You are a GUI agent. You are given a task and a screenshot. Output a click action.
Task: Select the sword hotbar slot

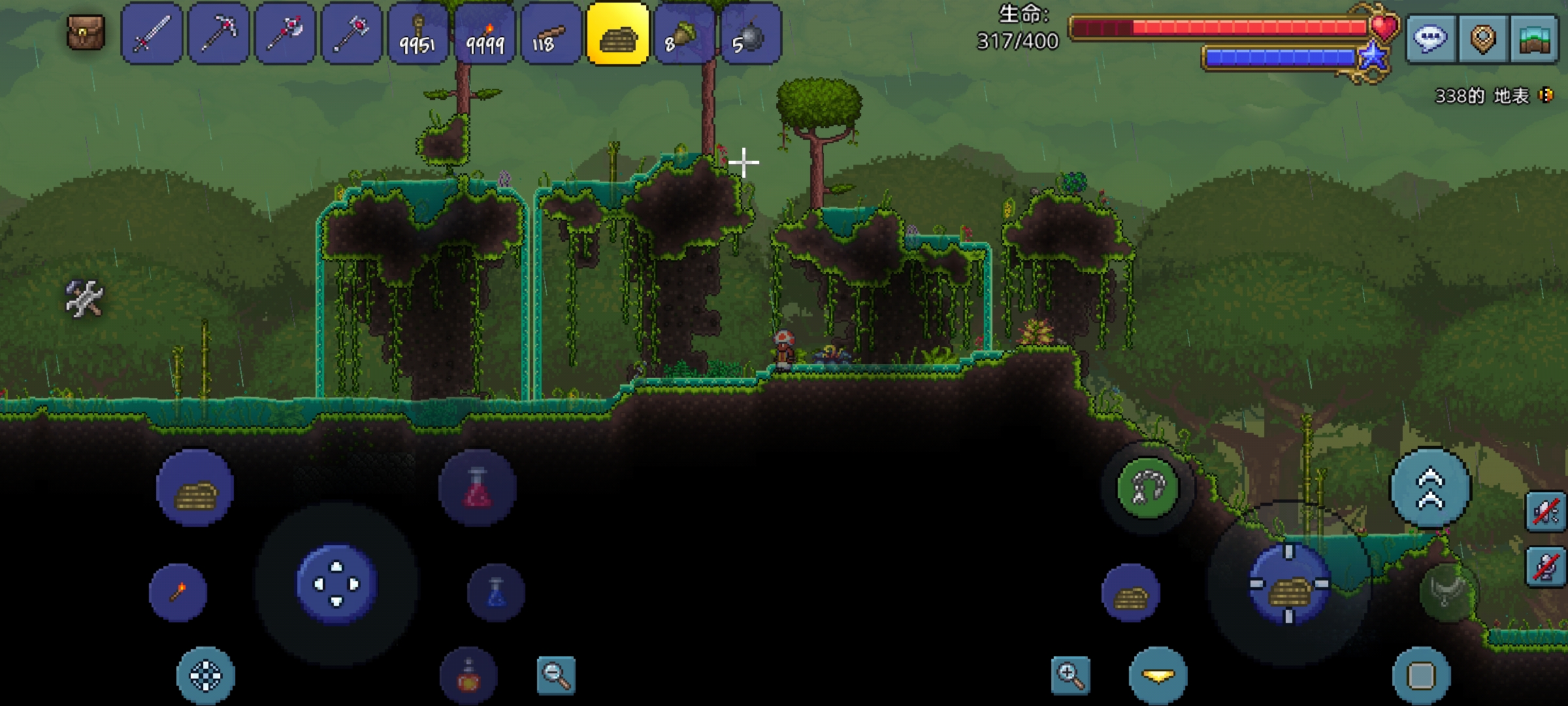click(x=152, y=34)
